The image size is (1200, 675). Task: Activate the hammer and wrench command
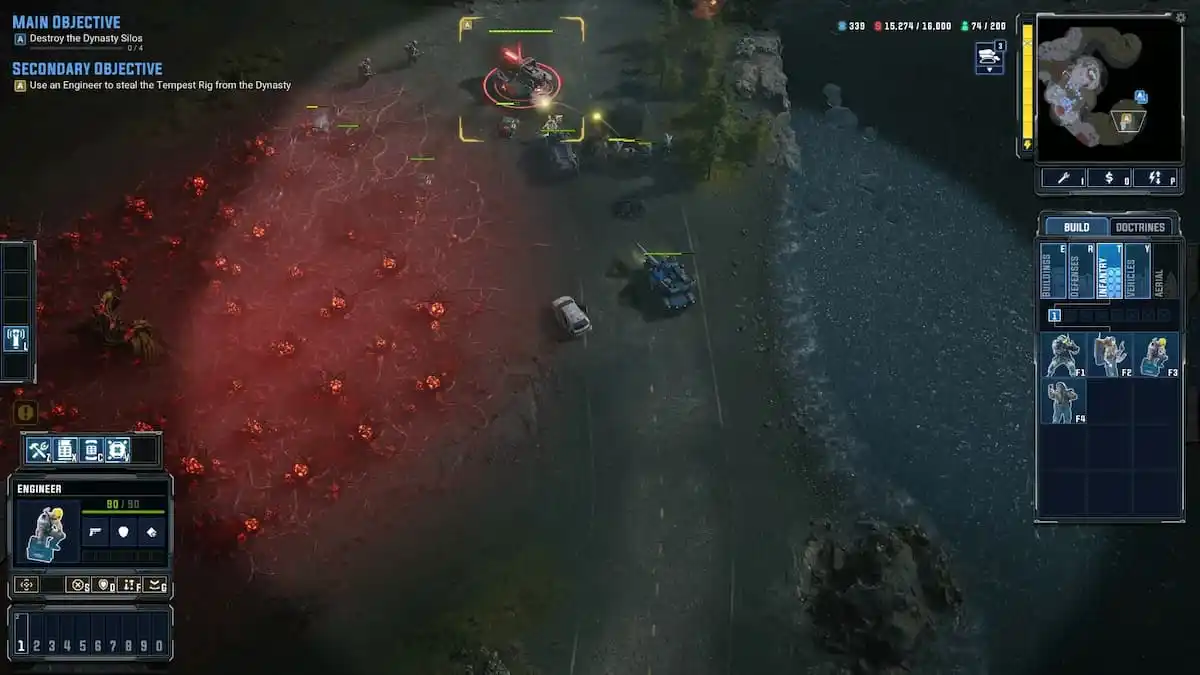tap(40, 450)
